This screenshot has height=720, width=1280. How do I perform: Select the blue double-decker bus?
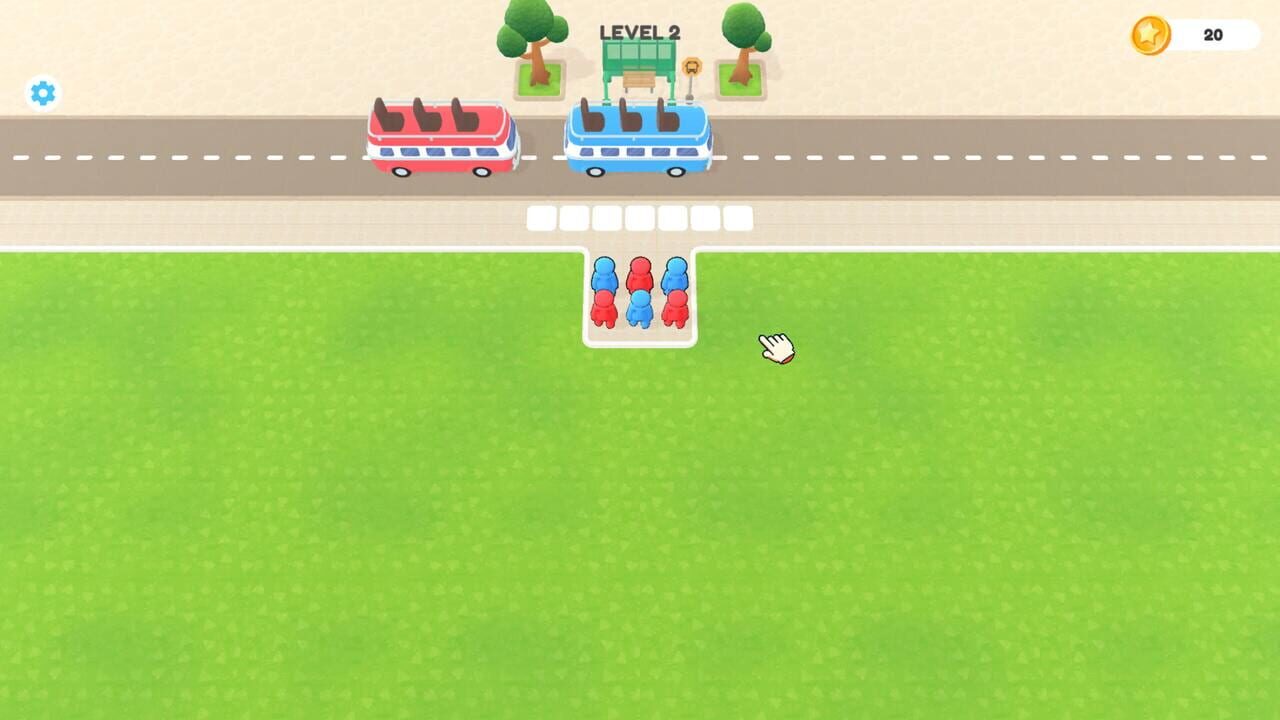point(638,140)
